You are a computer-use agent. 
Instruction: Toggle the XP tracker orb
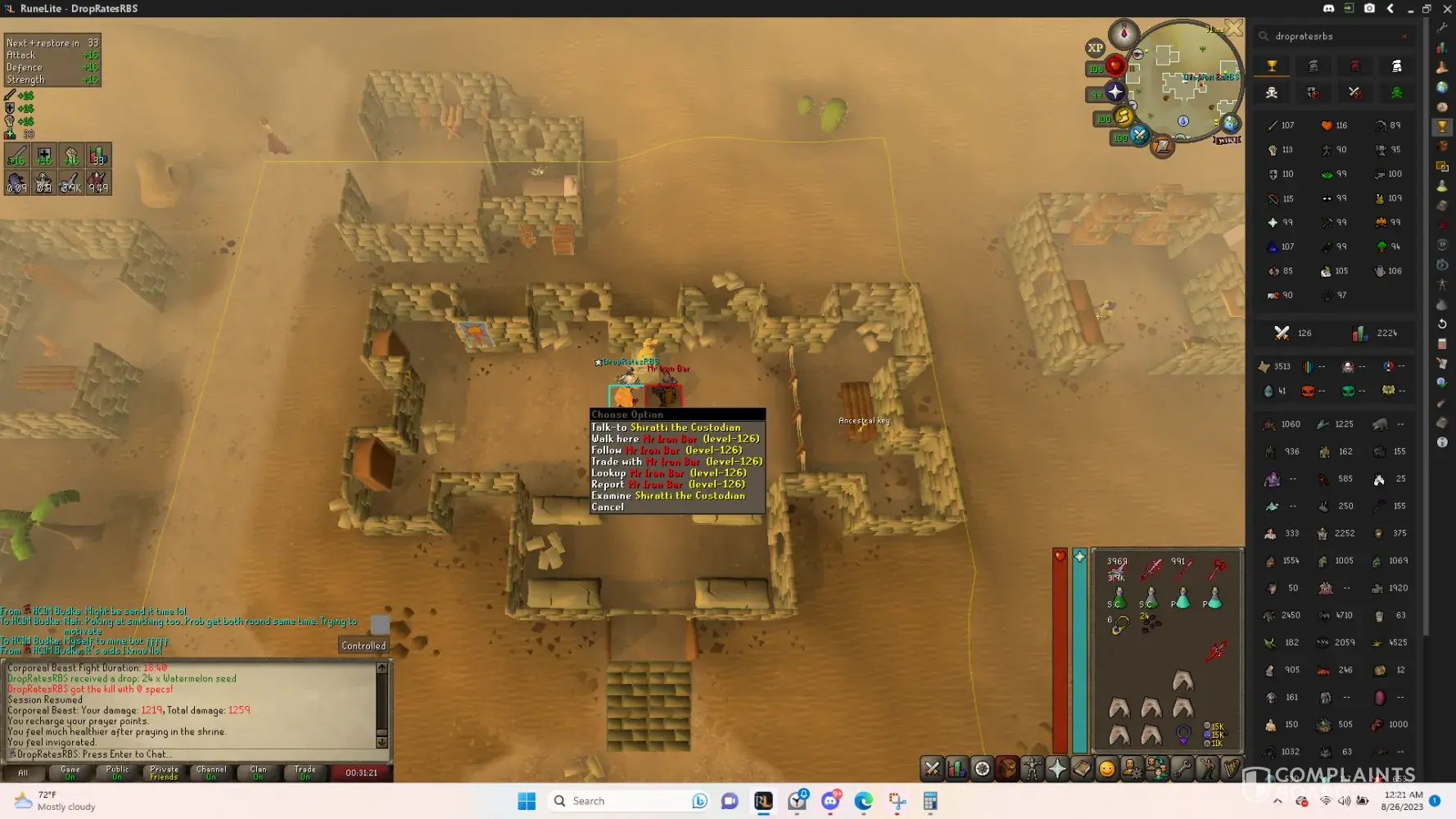[x=1095, y=48]
